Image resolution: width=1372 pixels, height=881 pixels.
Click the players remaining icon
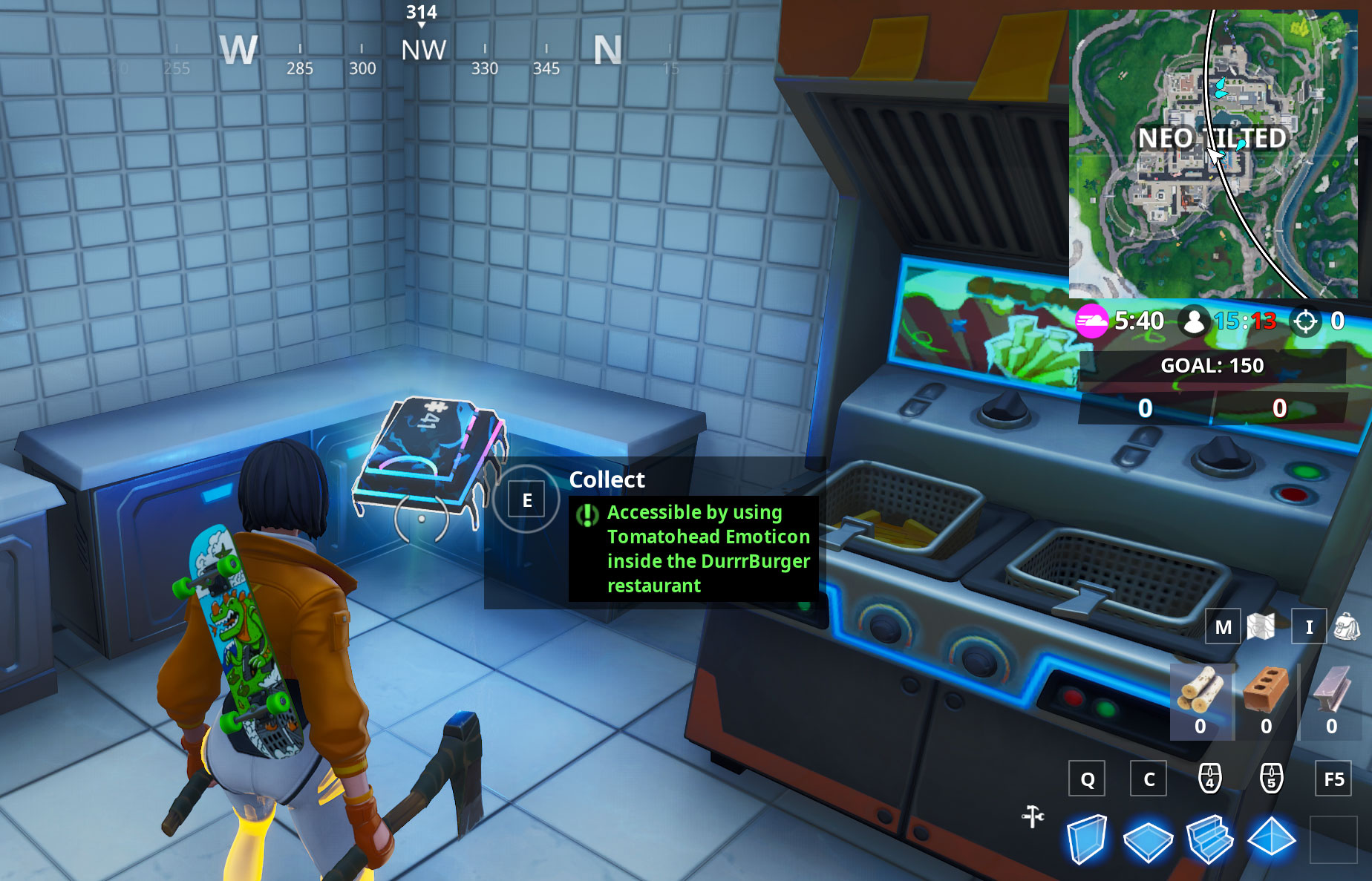1195,321
